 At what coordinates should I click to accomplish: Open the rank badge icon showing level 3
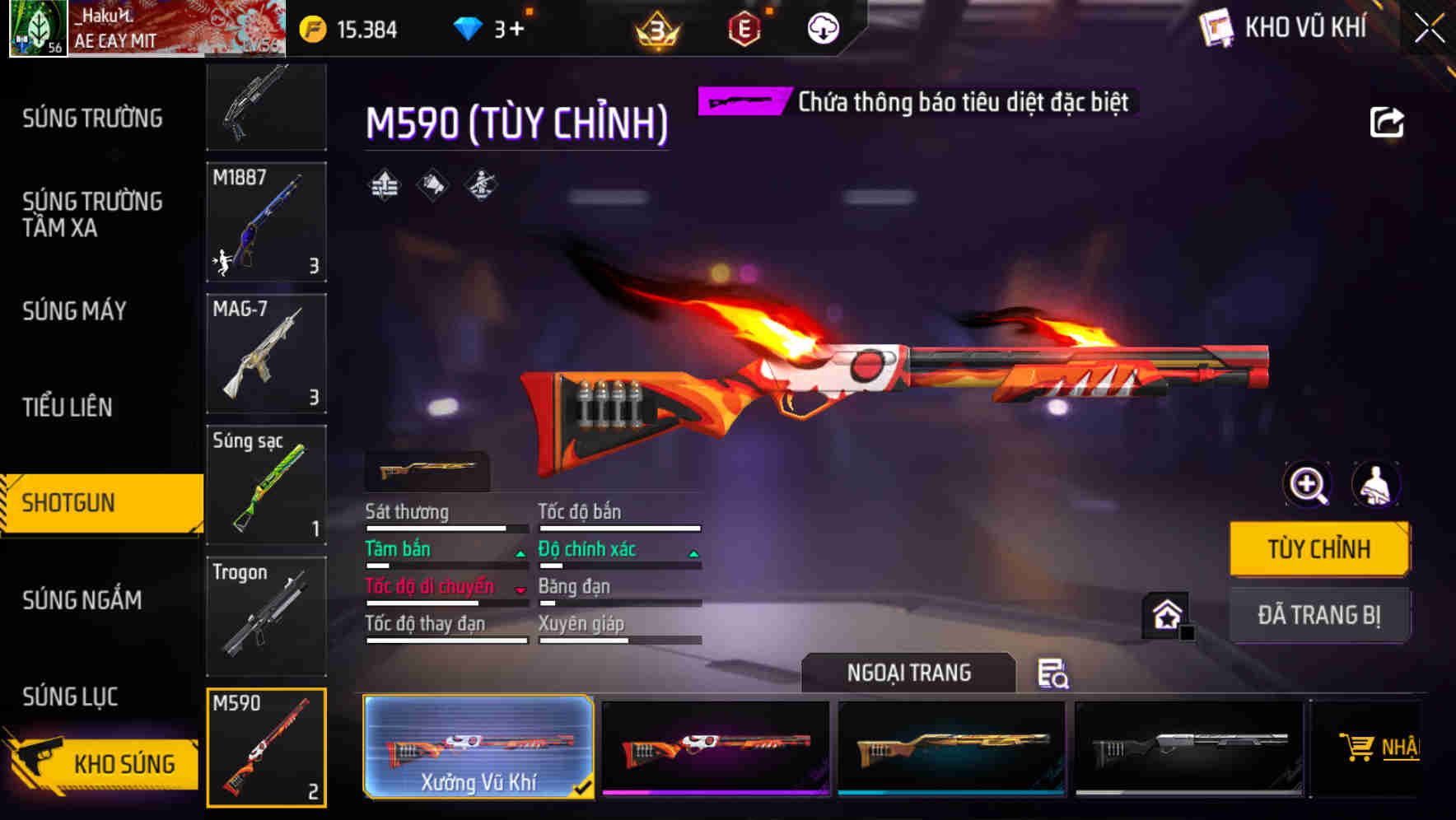click(x=659, y=27)
